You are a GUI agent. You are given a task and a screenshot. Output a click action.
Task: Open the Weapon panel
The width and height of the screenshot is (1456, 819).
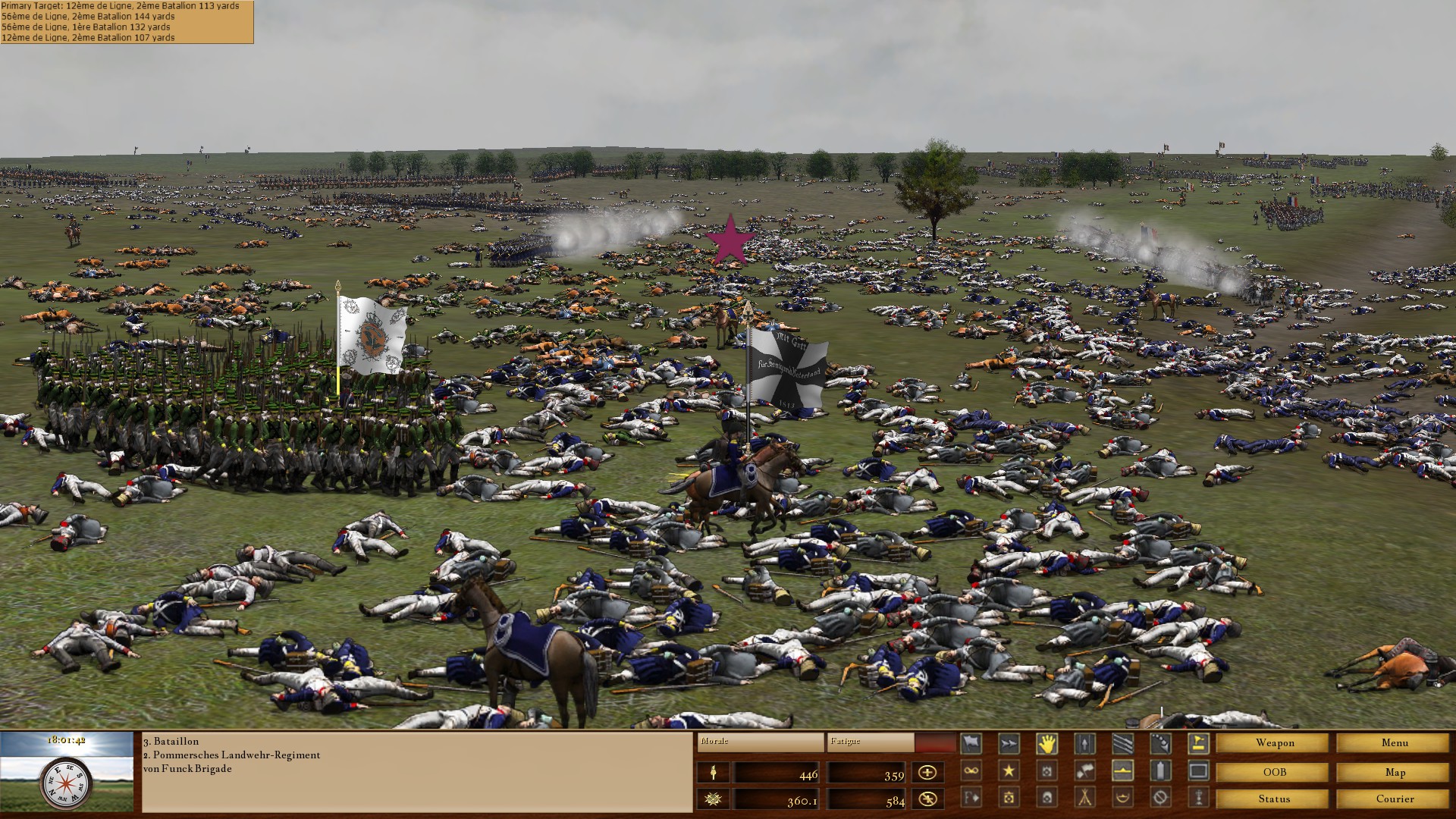pyautogui.click(x=1273, y=743)
